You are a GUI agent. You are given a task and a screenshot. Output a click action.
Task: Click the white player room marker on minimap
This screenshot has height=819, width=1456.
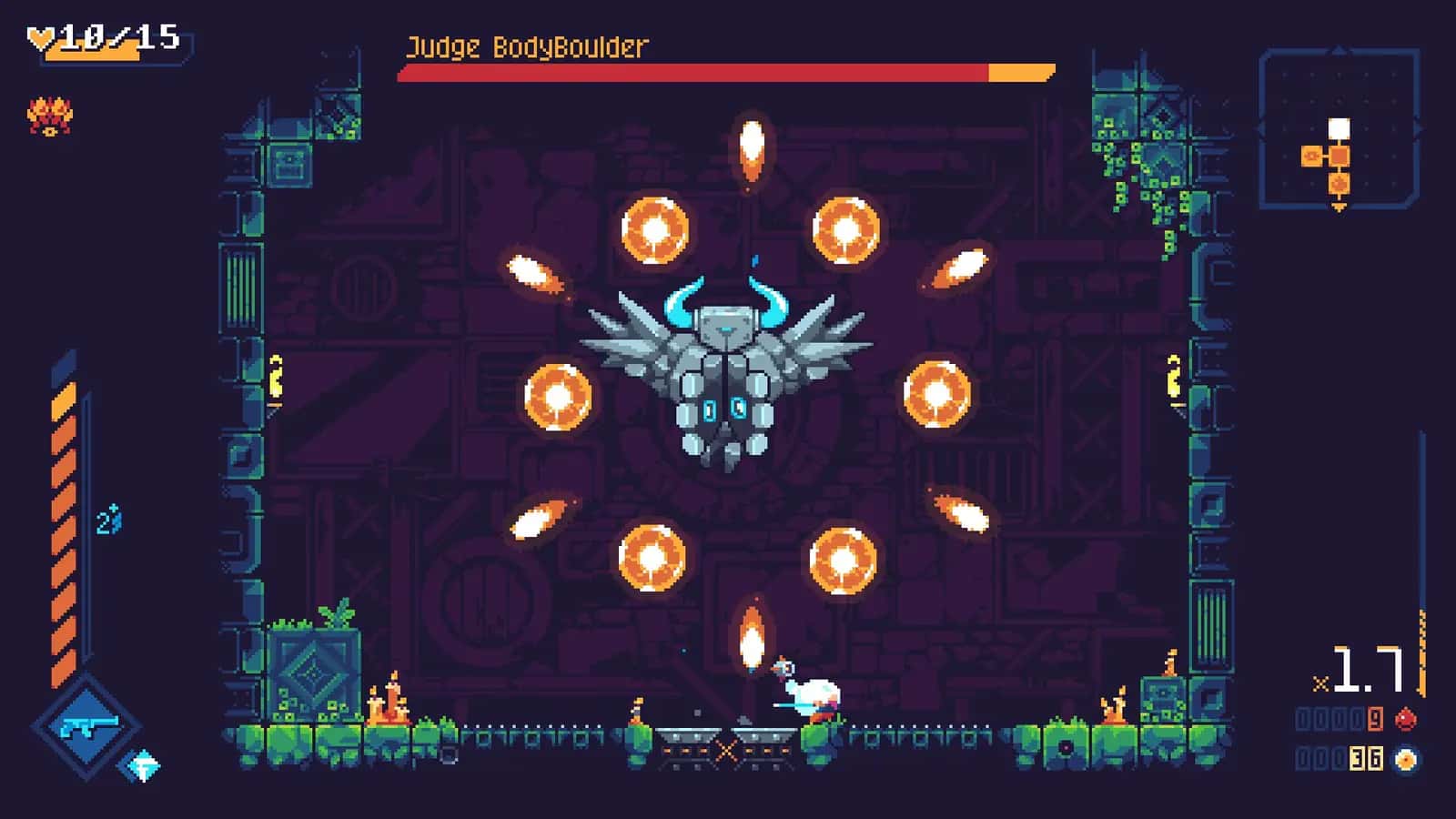pos(1340,127)
